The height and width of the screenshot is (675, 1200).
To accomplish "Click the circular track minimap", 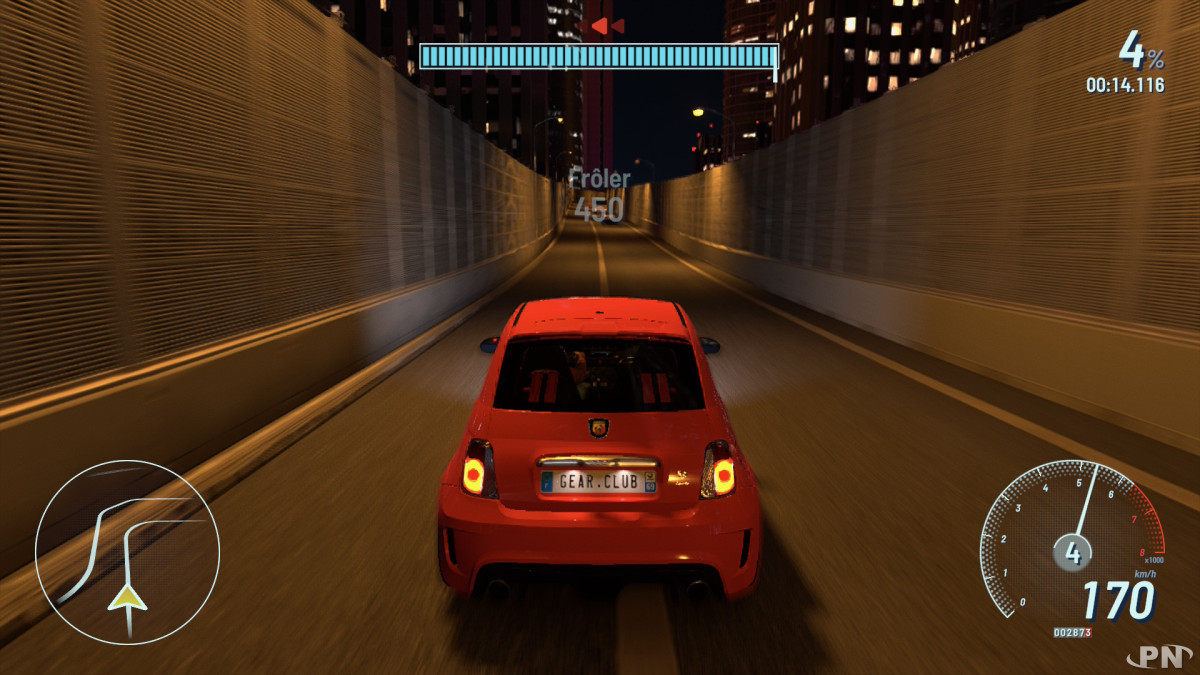I will pos(127,552).
